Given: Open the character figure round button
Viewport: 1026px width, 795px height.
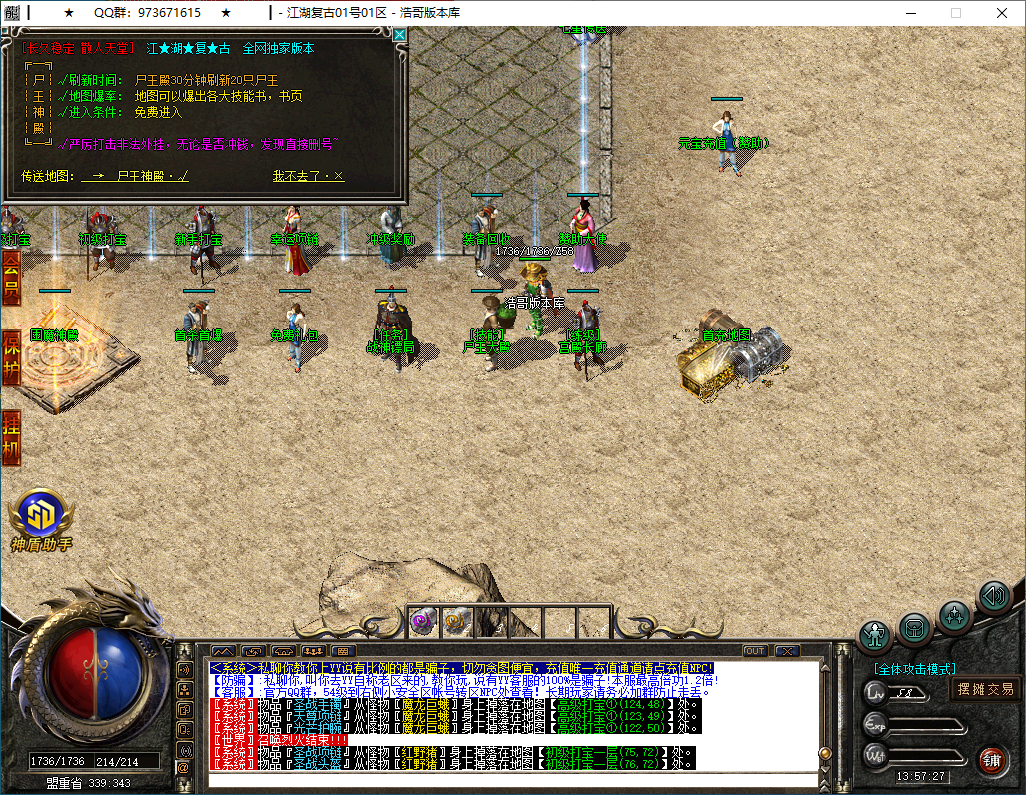Looking at the screenshot, I should click(875, 634).
